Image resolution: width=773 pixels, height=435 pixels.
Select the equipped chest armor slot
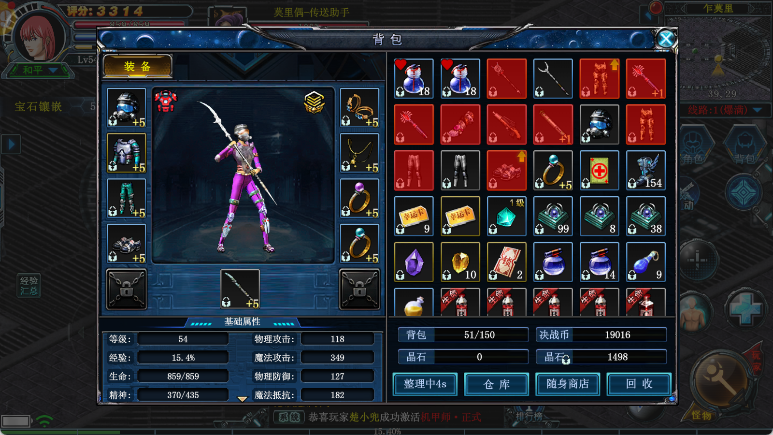(x=126, y=154)
